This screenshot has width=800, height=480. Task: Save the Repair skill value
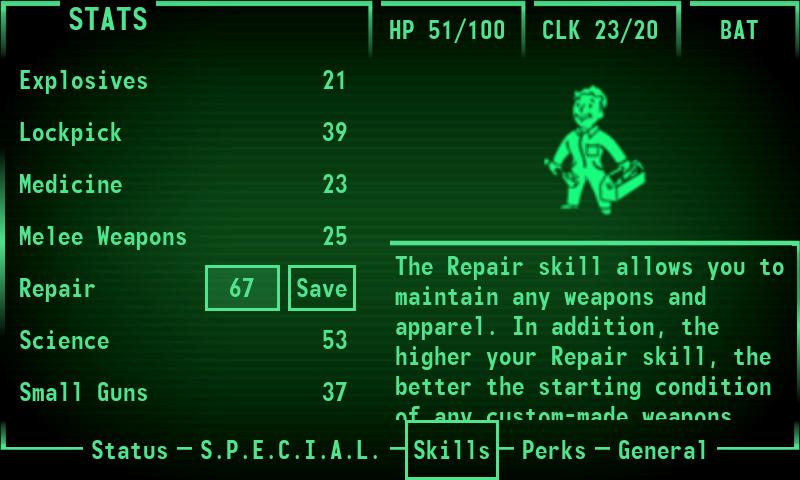[321, 288]
